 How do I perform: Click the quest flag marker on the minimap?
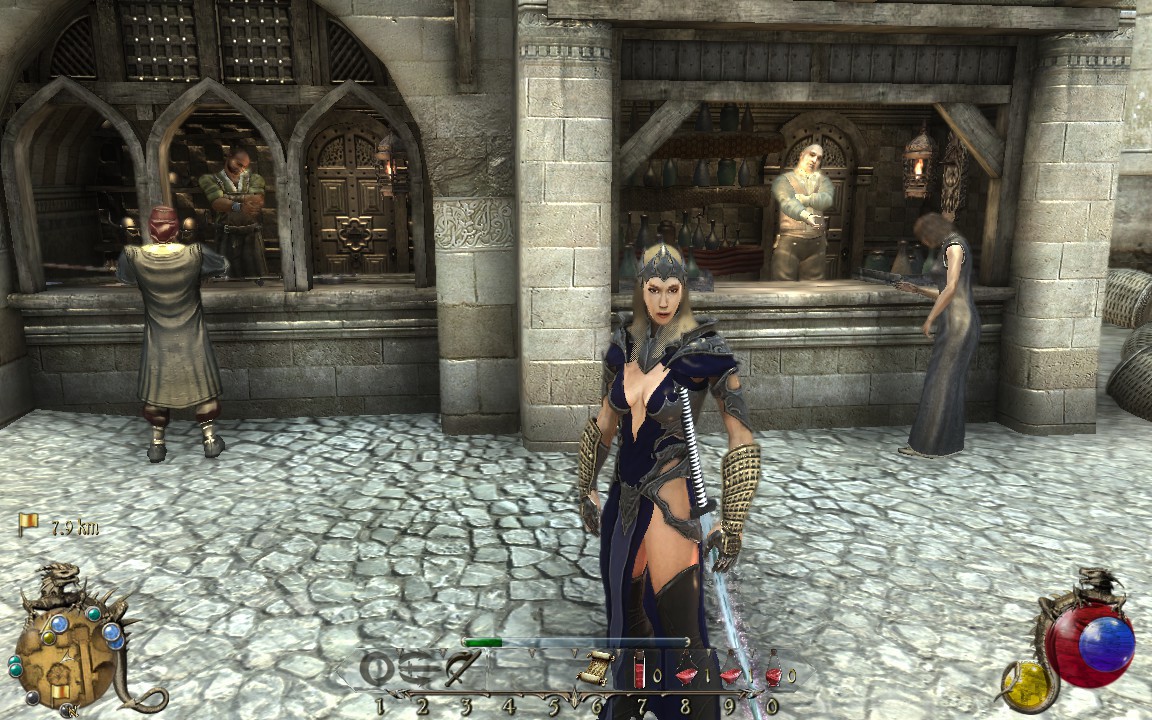point(62,690)
